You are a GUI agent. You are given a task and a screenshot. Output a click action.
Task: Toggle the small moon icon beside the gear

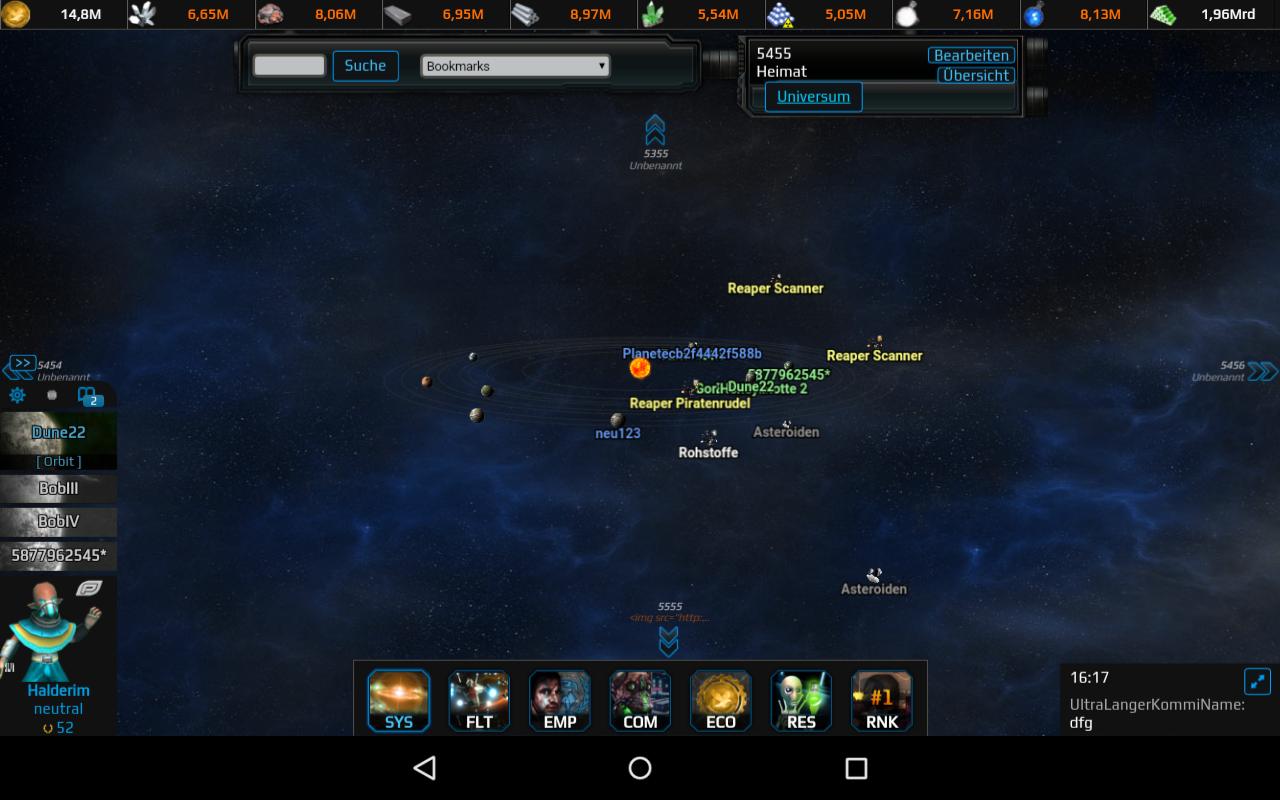click(x=52, y=396)
